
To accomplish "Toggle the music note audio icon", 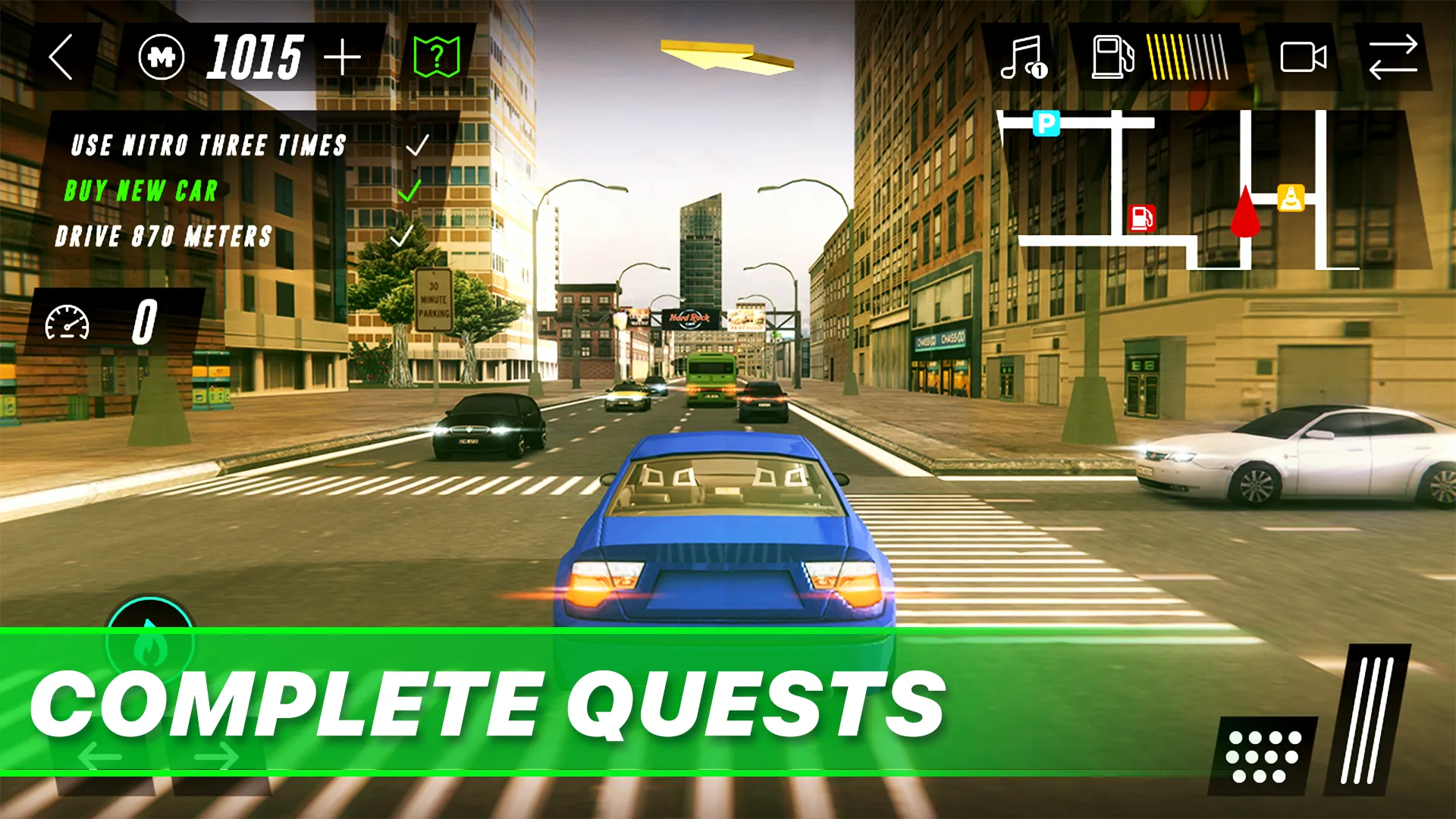I will coord(1024,57).
